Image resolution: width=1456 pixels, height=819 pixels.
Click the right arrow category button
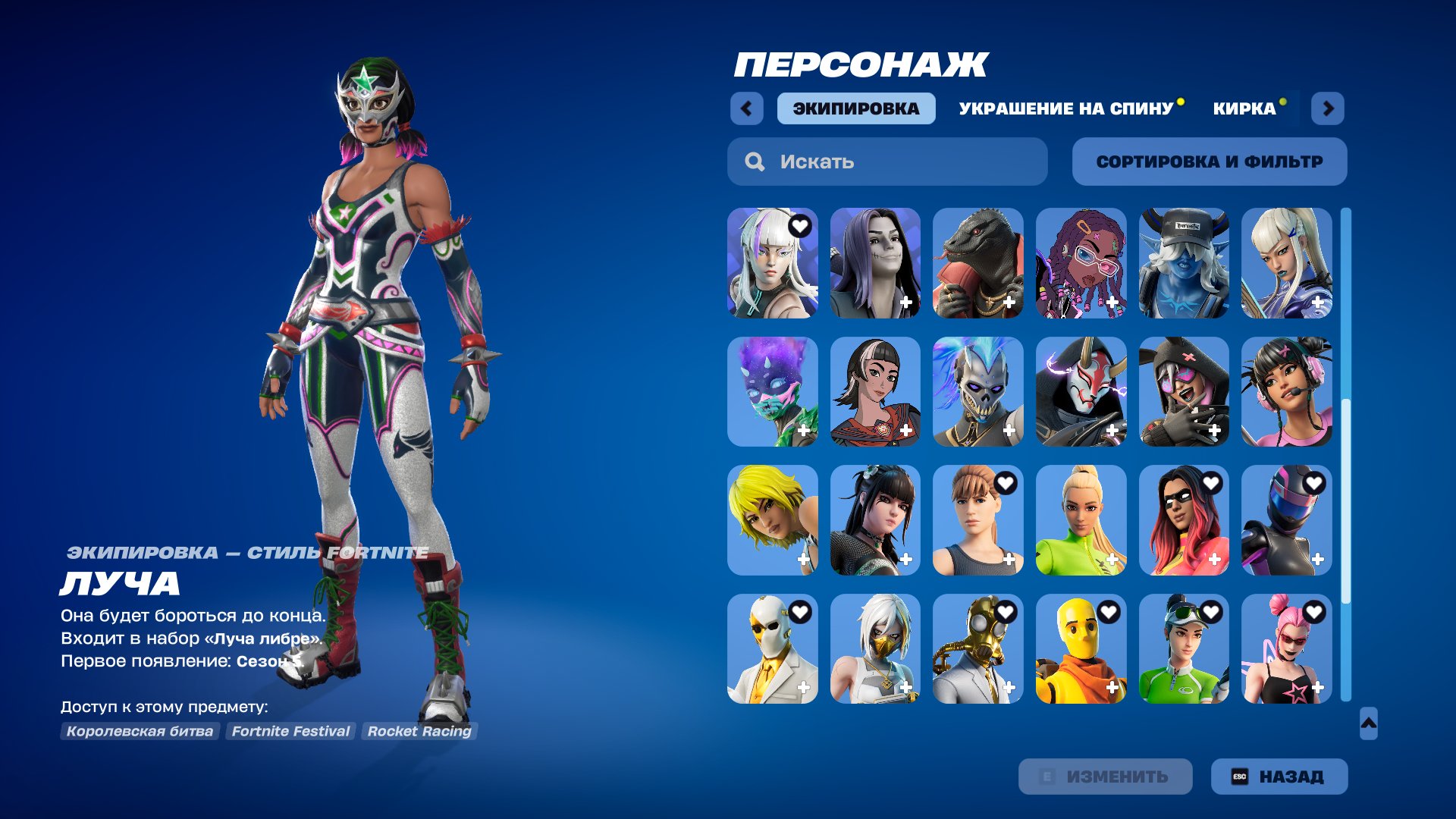(1328, 108)
